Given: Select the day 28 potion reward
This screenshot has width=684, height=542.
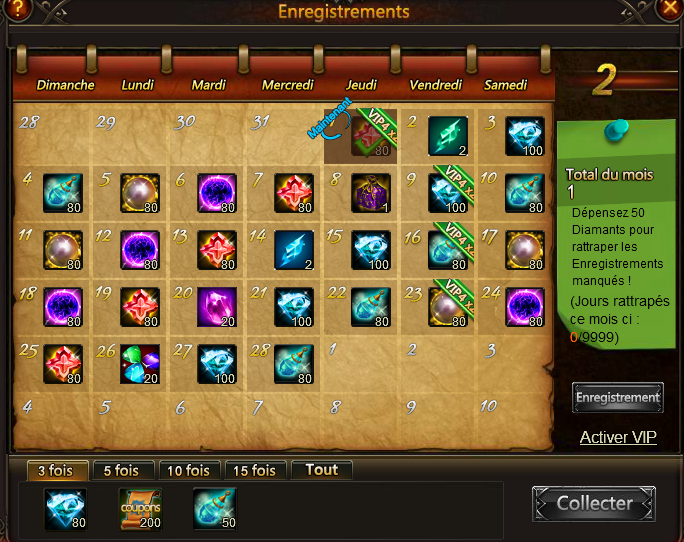Looking at the screenshot, I should click(x=294, y=364).
